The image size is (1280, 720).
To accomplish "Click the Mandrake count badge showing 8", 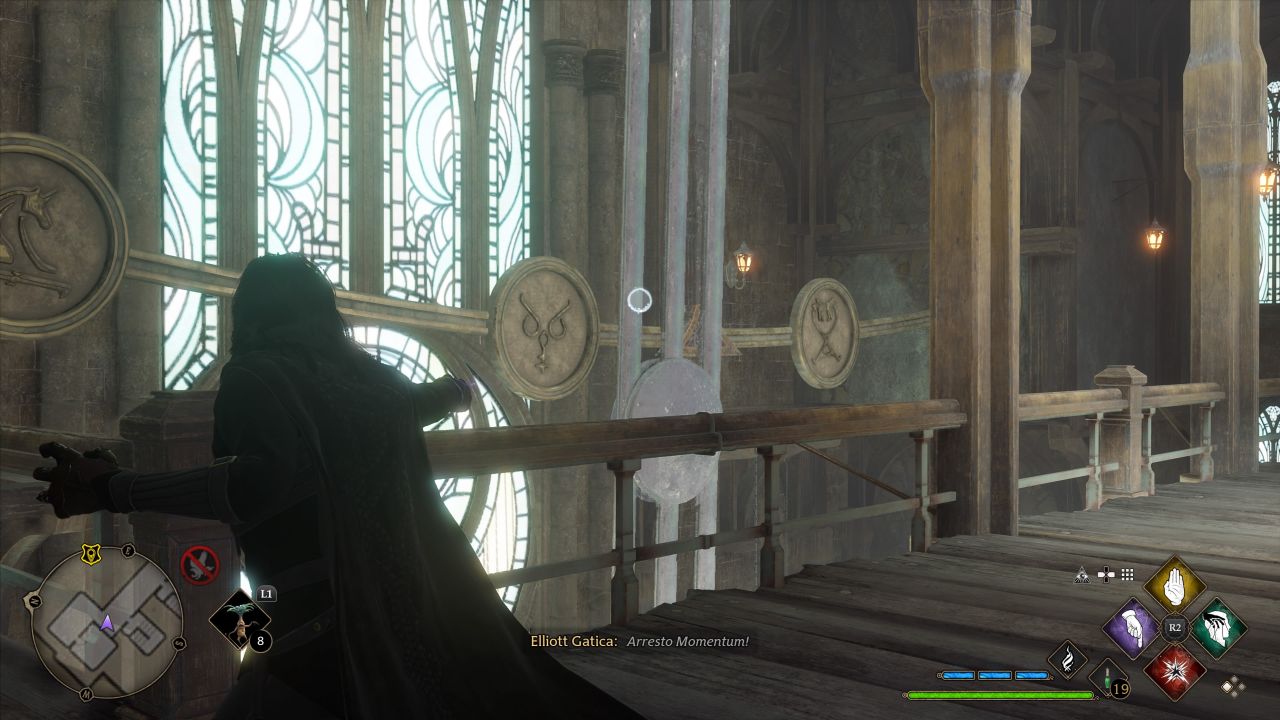I will [x=259, y=641].
